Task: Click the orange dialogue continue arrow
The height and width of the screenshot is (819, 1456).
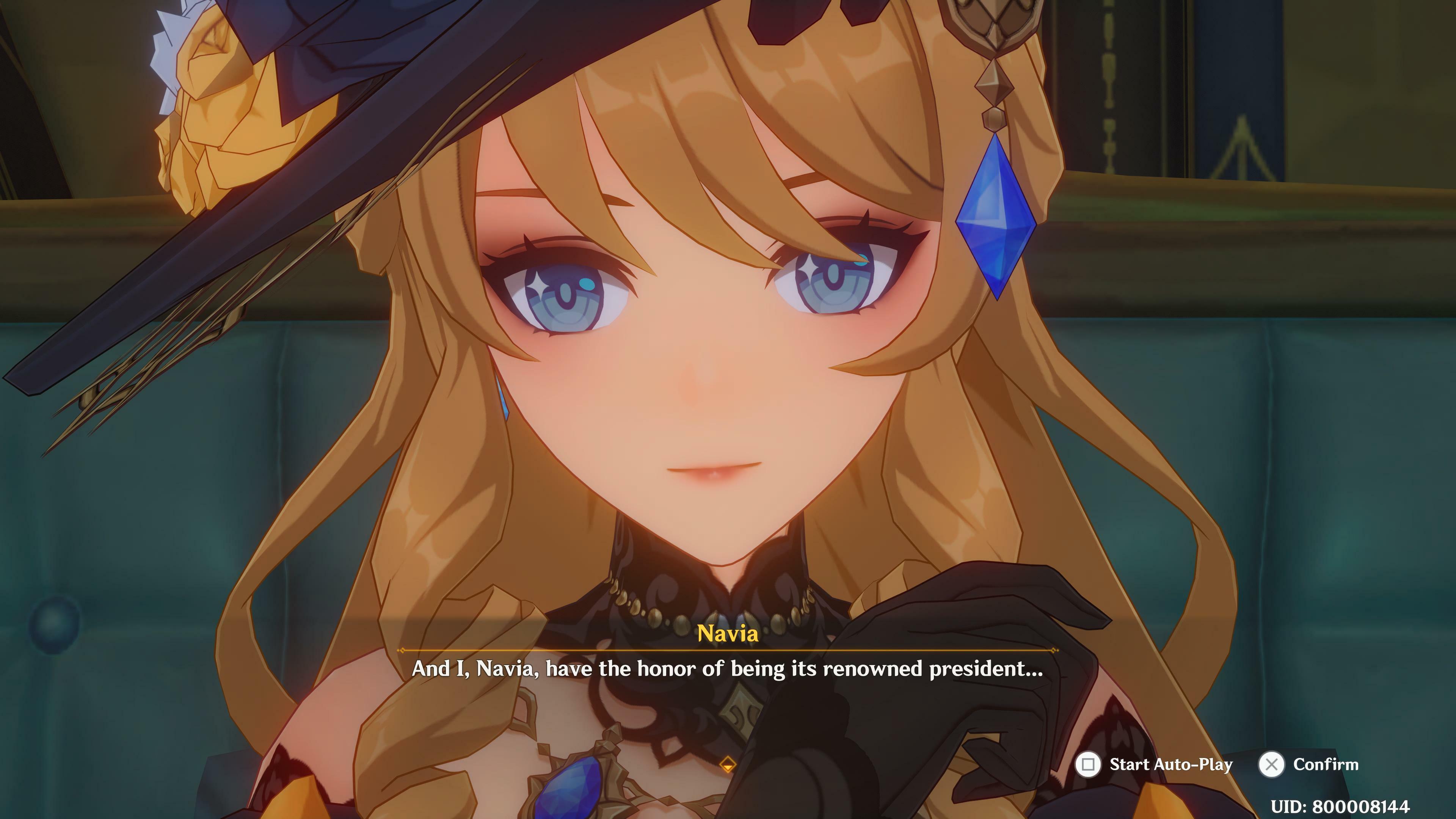Action: click(728, 765)
